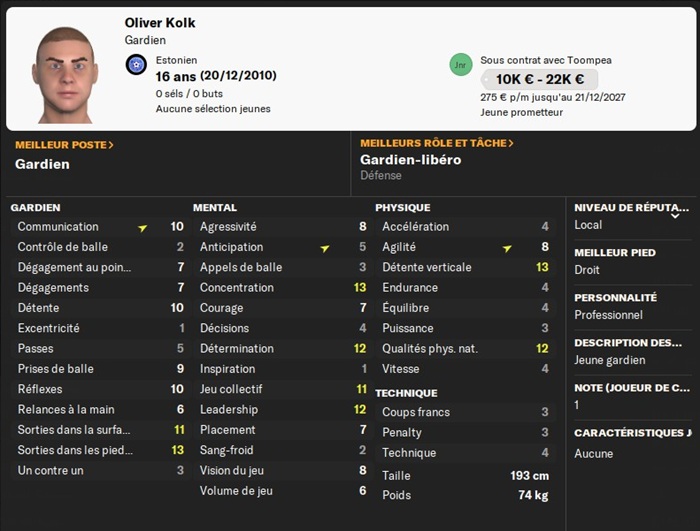
Task: Expand the Niveau de réputation chevron
Action: coord(675,215)
